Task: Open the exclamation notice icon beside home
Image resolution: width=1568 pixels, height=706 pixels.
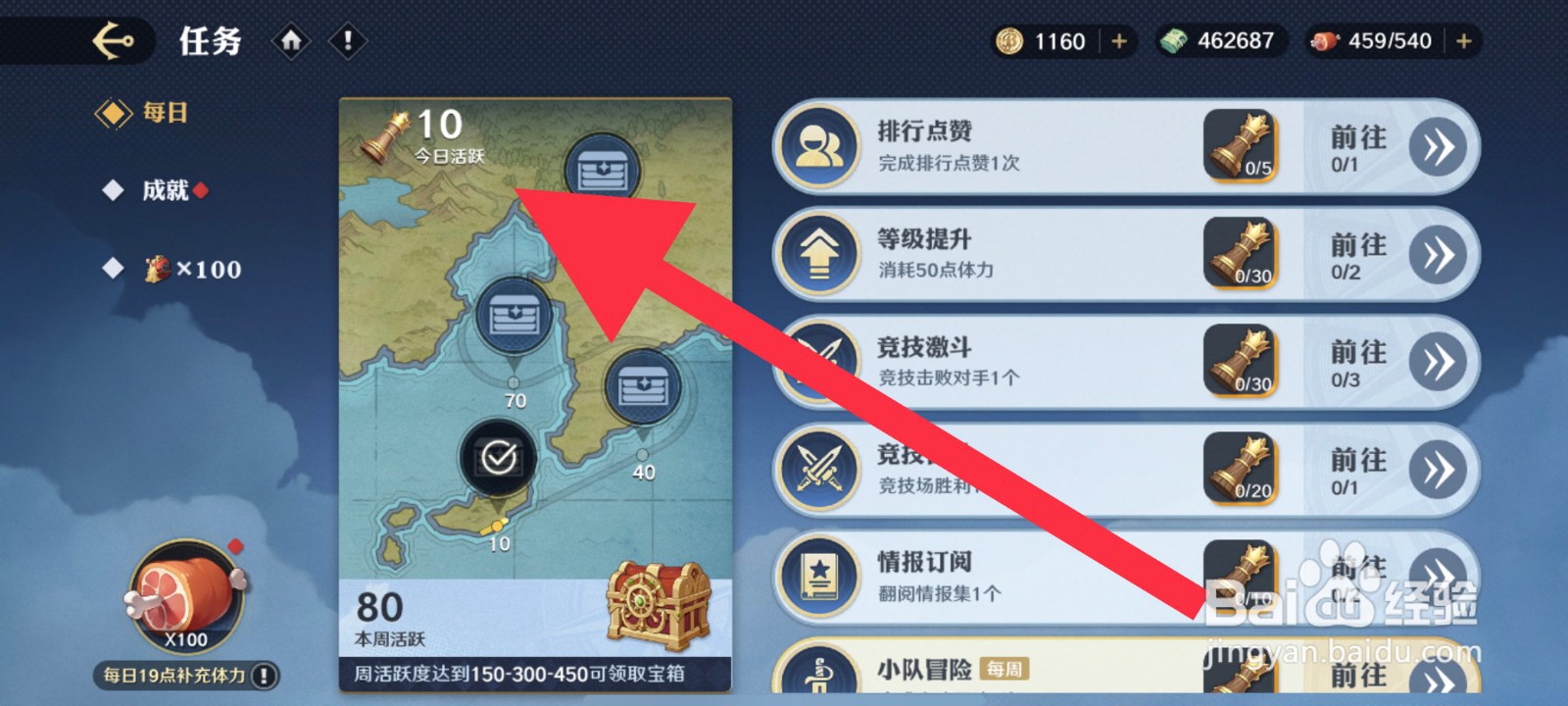Action: [348, 41]
